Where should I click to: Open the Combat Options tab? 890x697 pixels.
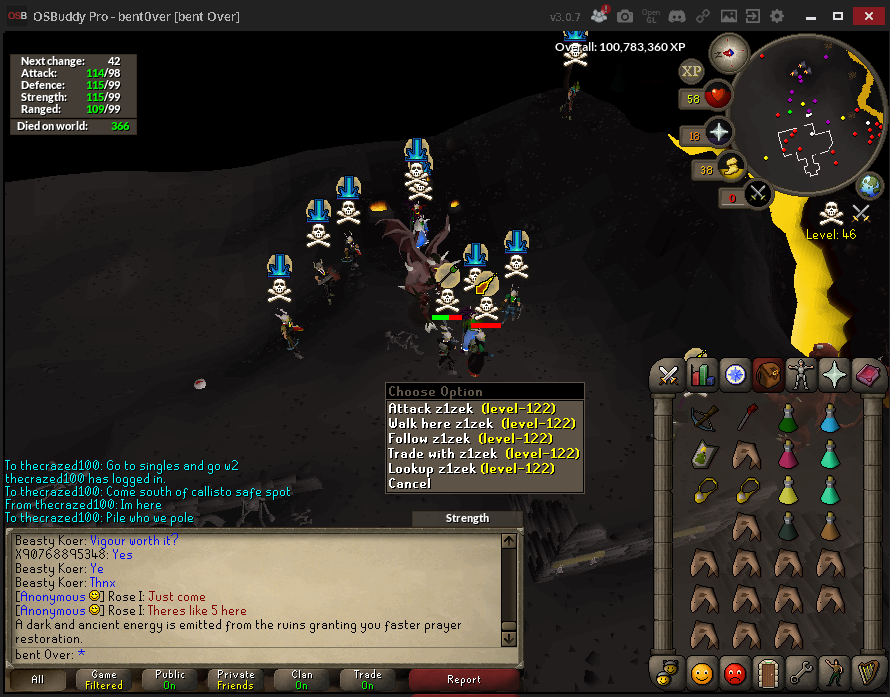[x=666, y=375]
